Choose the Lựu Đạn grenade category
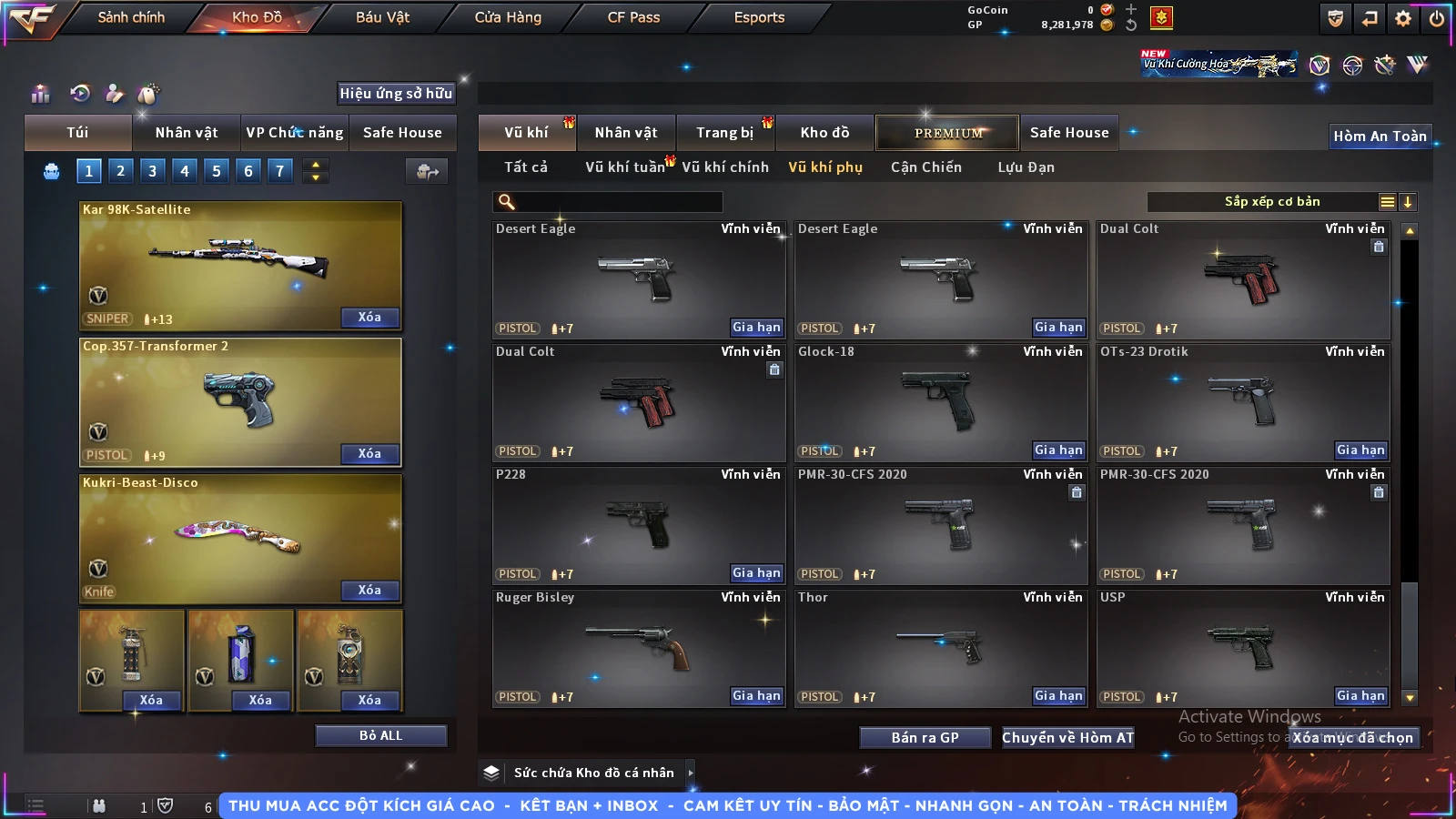This screenshot has width=1456, height=819. (1026, 167)
